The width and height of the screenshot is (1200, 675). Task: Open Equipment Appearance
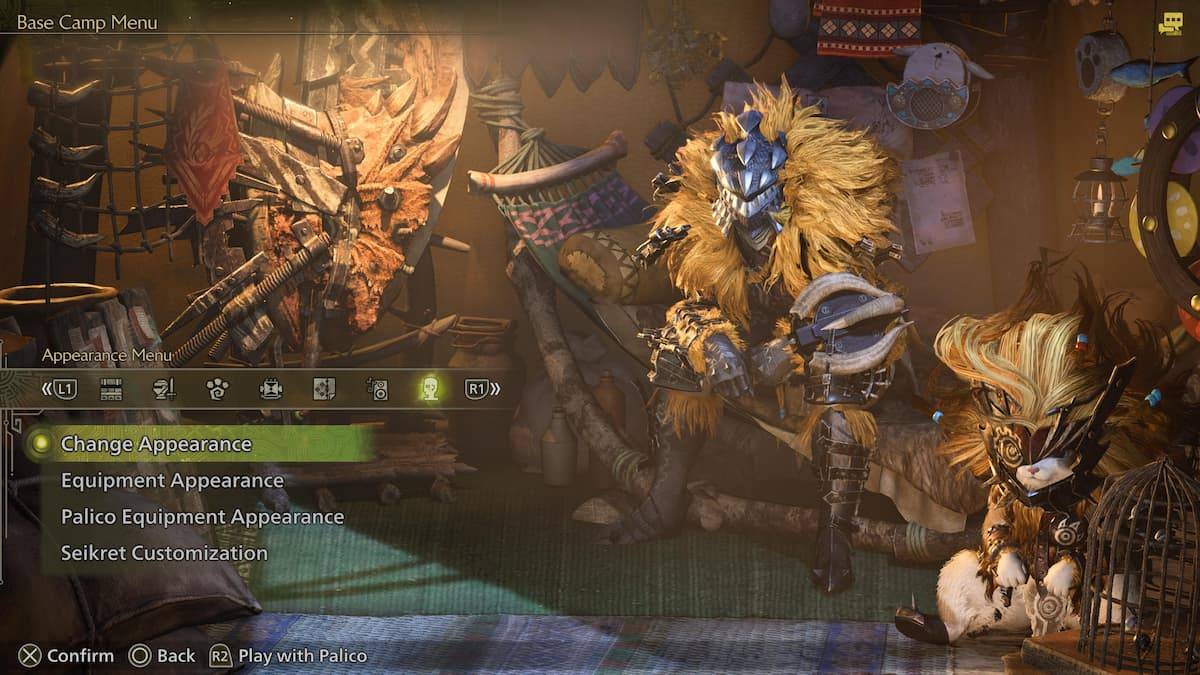pyautogui.click(x=172, y=481)
